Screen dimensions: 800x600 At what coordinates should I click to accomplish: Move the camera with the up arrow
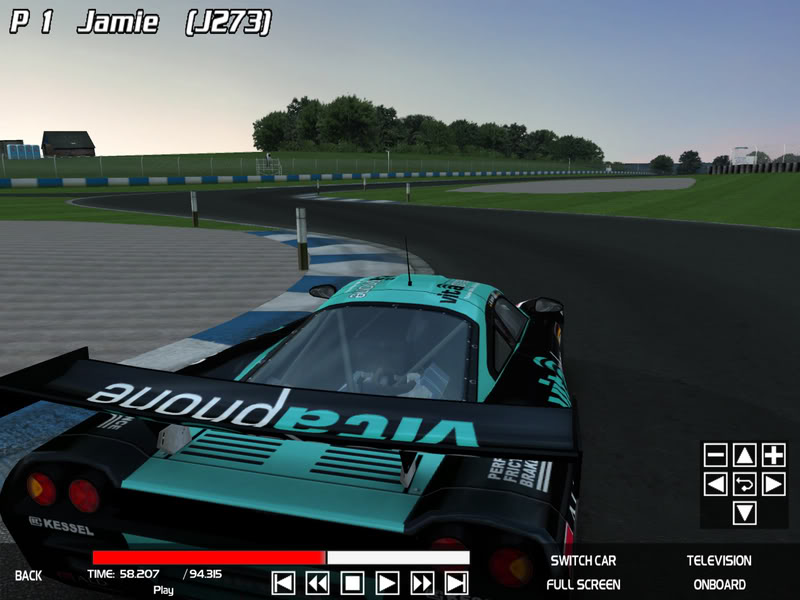point(745,455)
